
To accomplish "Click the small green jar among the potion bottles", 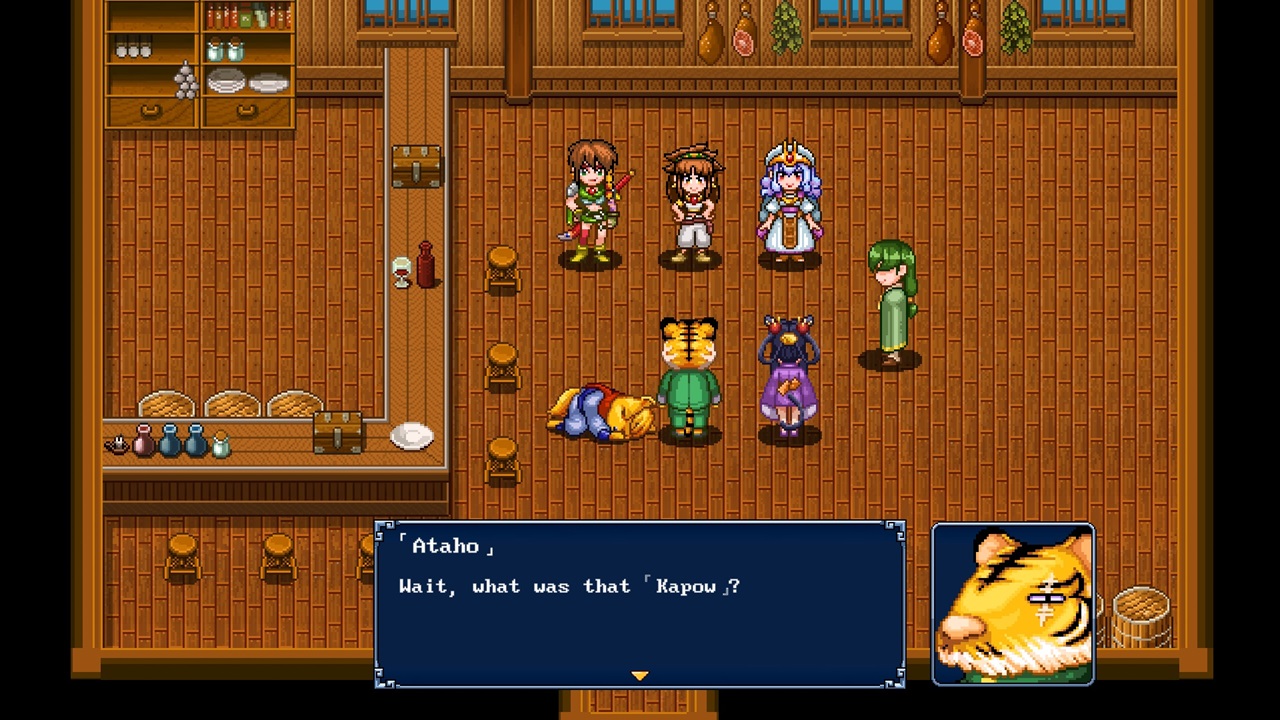I will 221,445.
